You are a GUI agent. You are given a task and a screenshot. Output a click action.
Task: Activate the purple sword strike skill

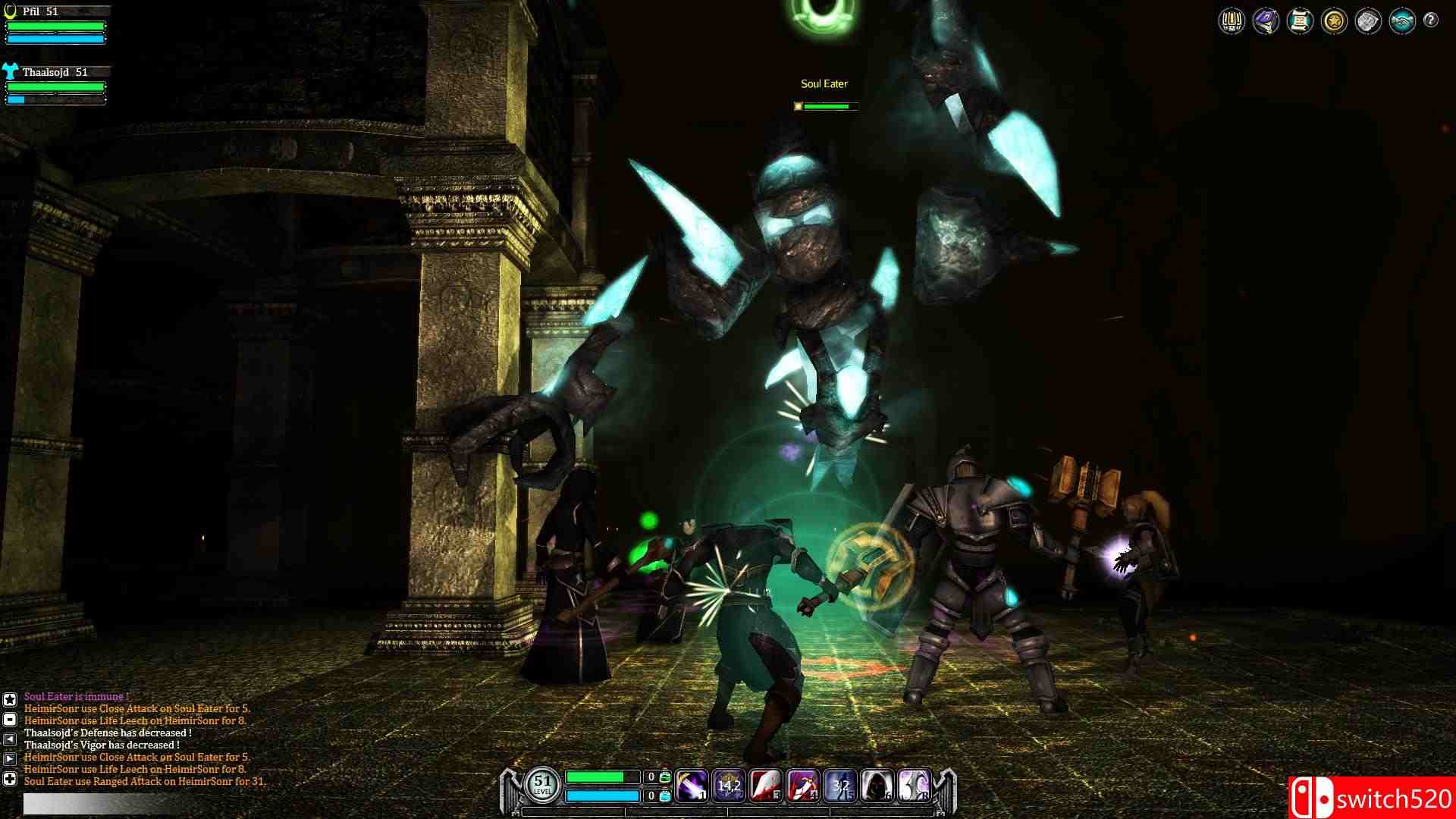[692, 786]
